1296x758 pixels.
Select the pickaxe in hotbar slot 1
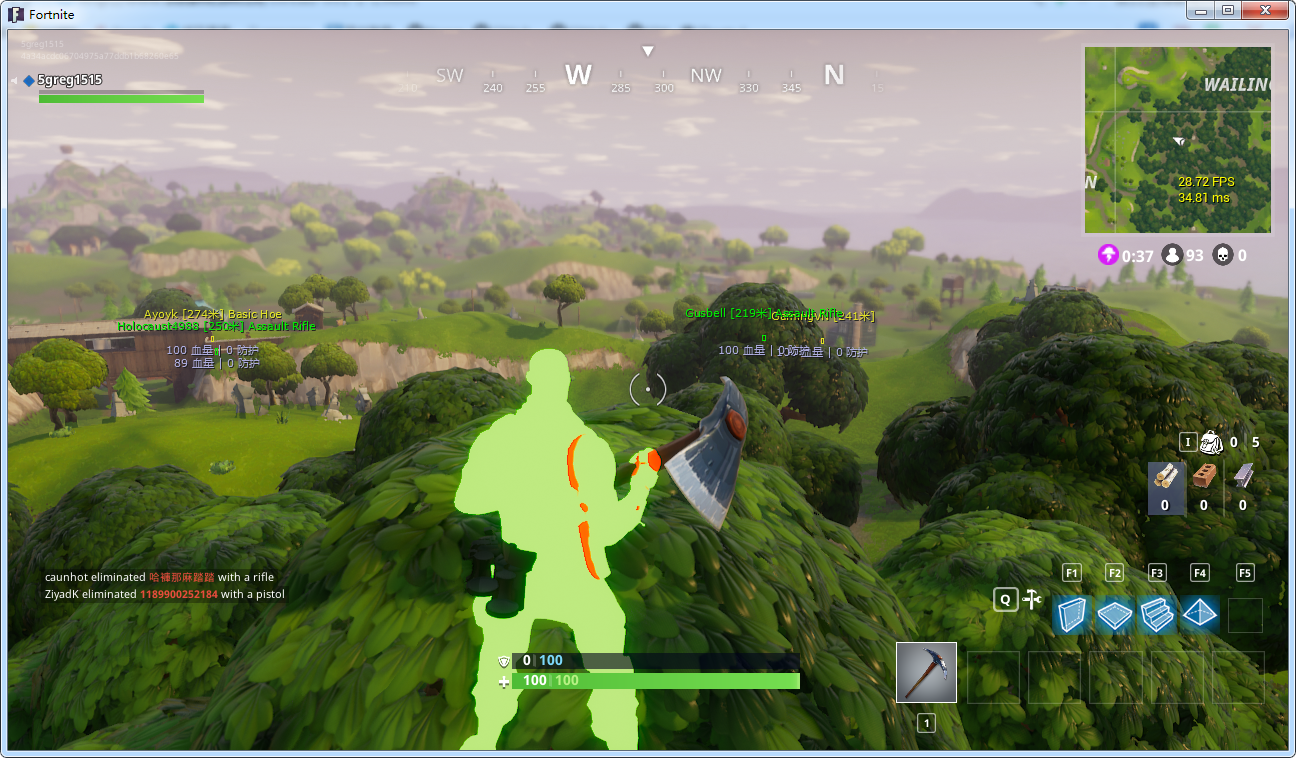(x=925, y=671)
